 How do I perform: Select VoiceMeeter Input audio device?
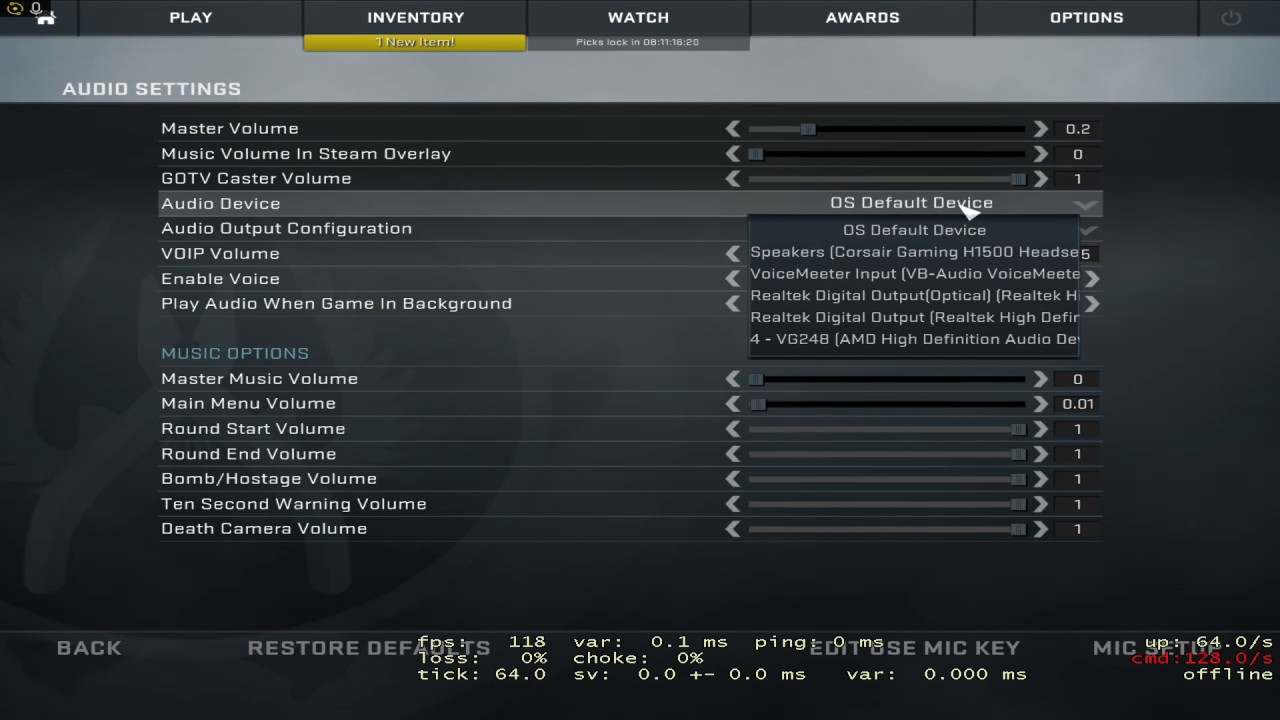(x=914, y=274)
